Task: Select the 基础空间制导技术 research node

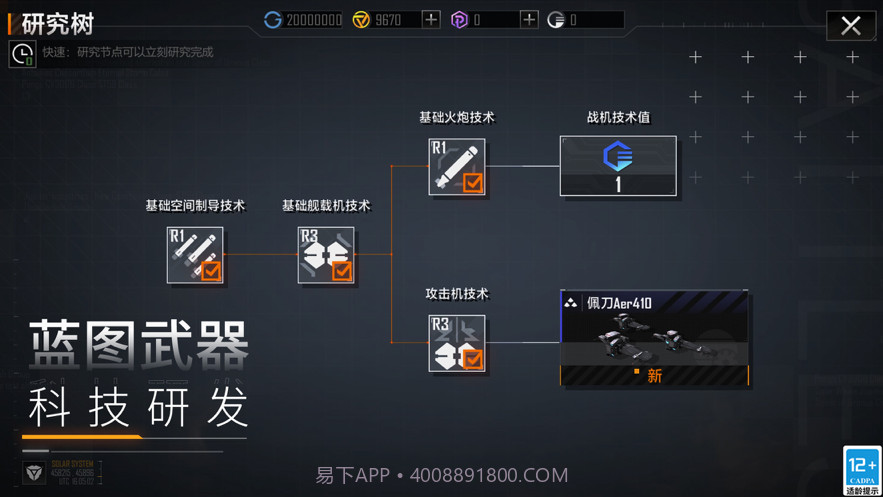Action: (195, 255)
